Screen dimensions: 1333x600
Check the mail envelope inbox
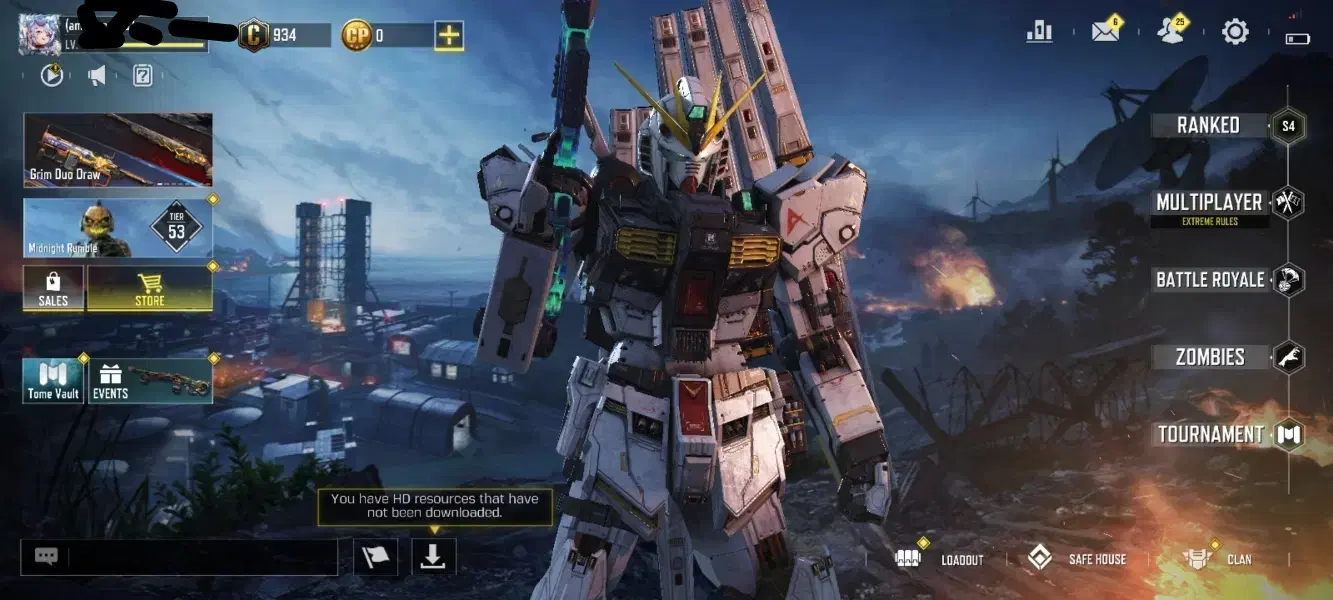point(1105,32)
